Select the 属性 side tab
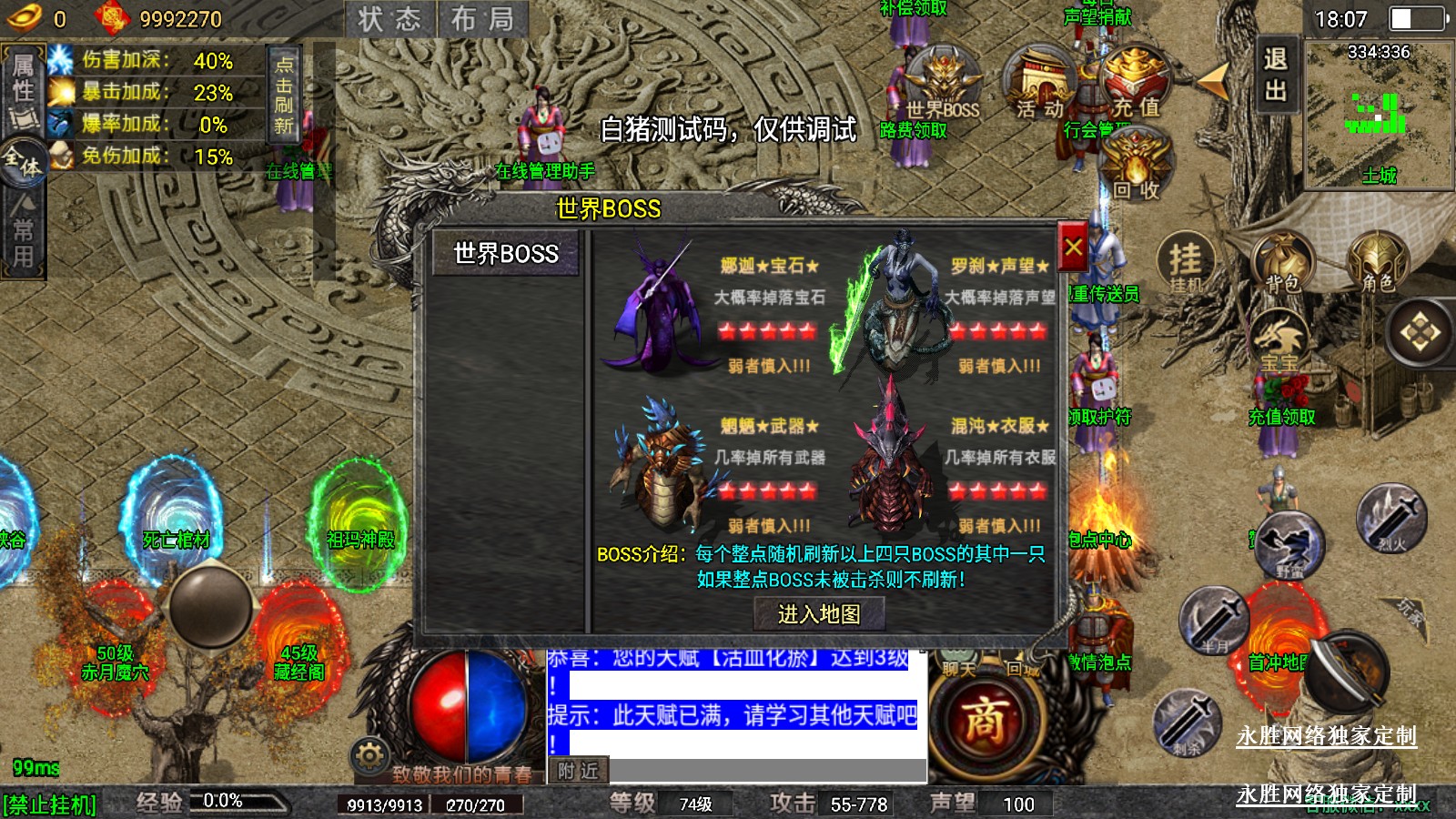This screenshot has height=819, width=1456. pyautogui.click(x=23, y=80)
